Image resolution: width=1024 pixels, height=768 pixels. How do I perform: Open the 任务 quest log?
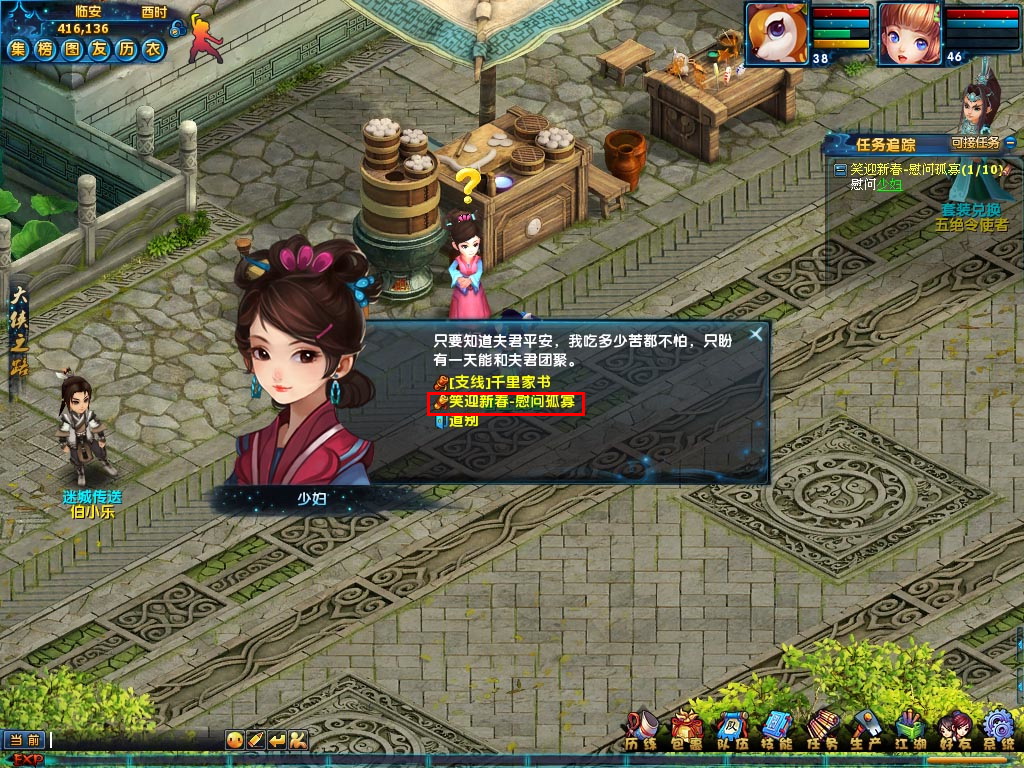coord(822,730)
